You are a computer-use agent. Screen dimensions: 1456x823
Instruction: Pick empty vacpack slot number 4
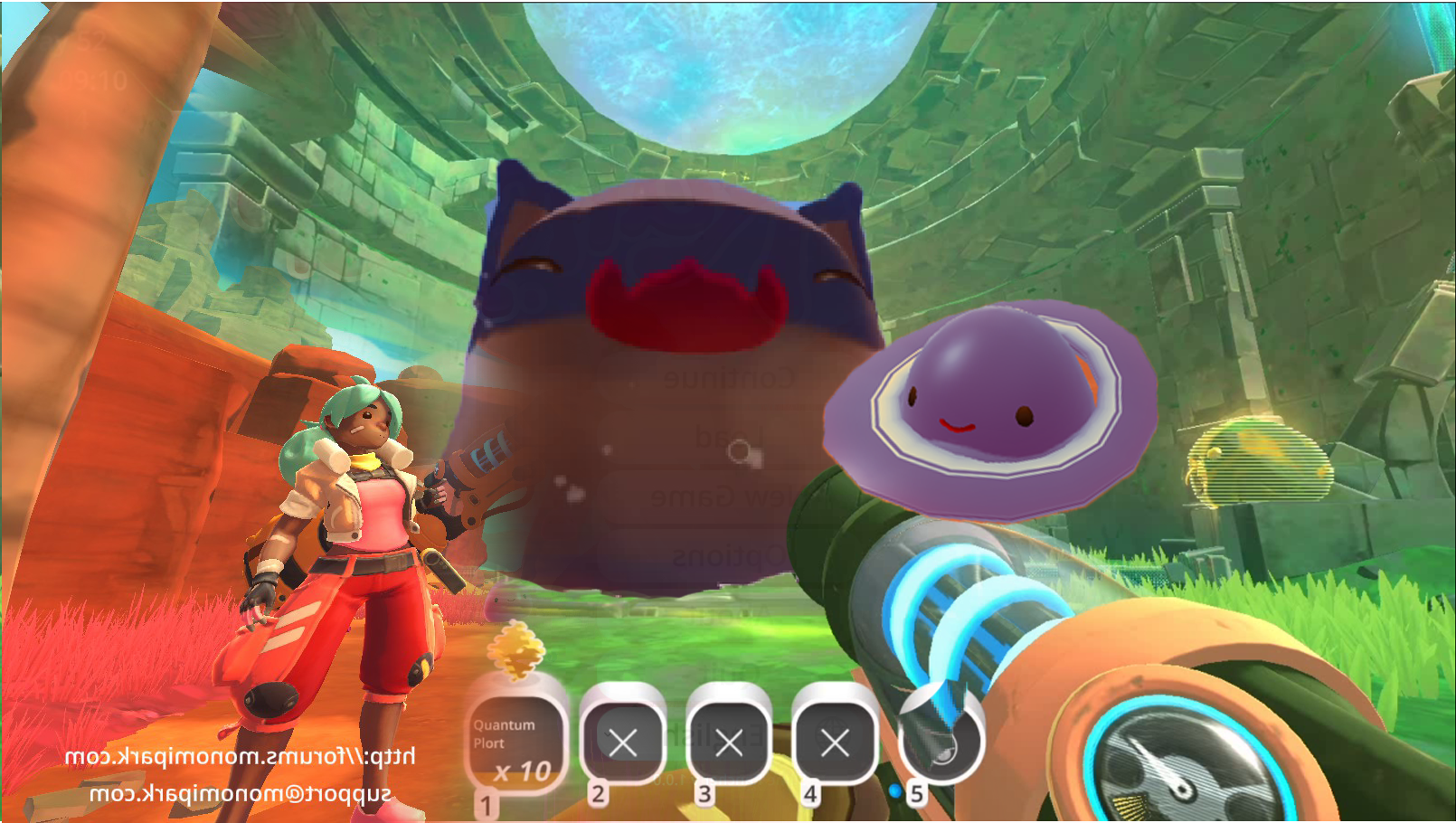(834, 743)
